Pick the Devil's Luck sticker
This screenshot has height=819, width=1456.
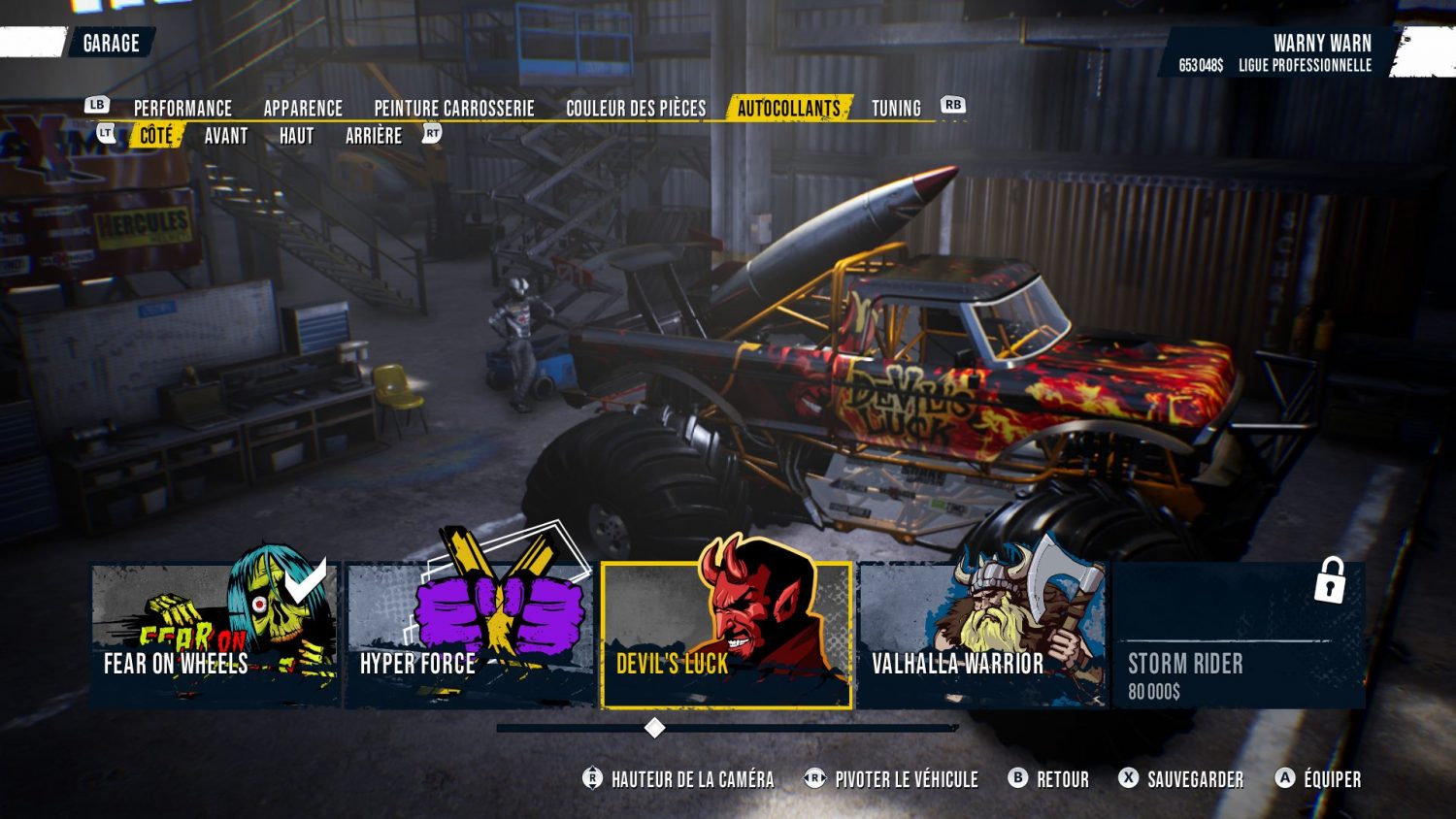(x=726, y=636)
